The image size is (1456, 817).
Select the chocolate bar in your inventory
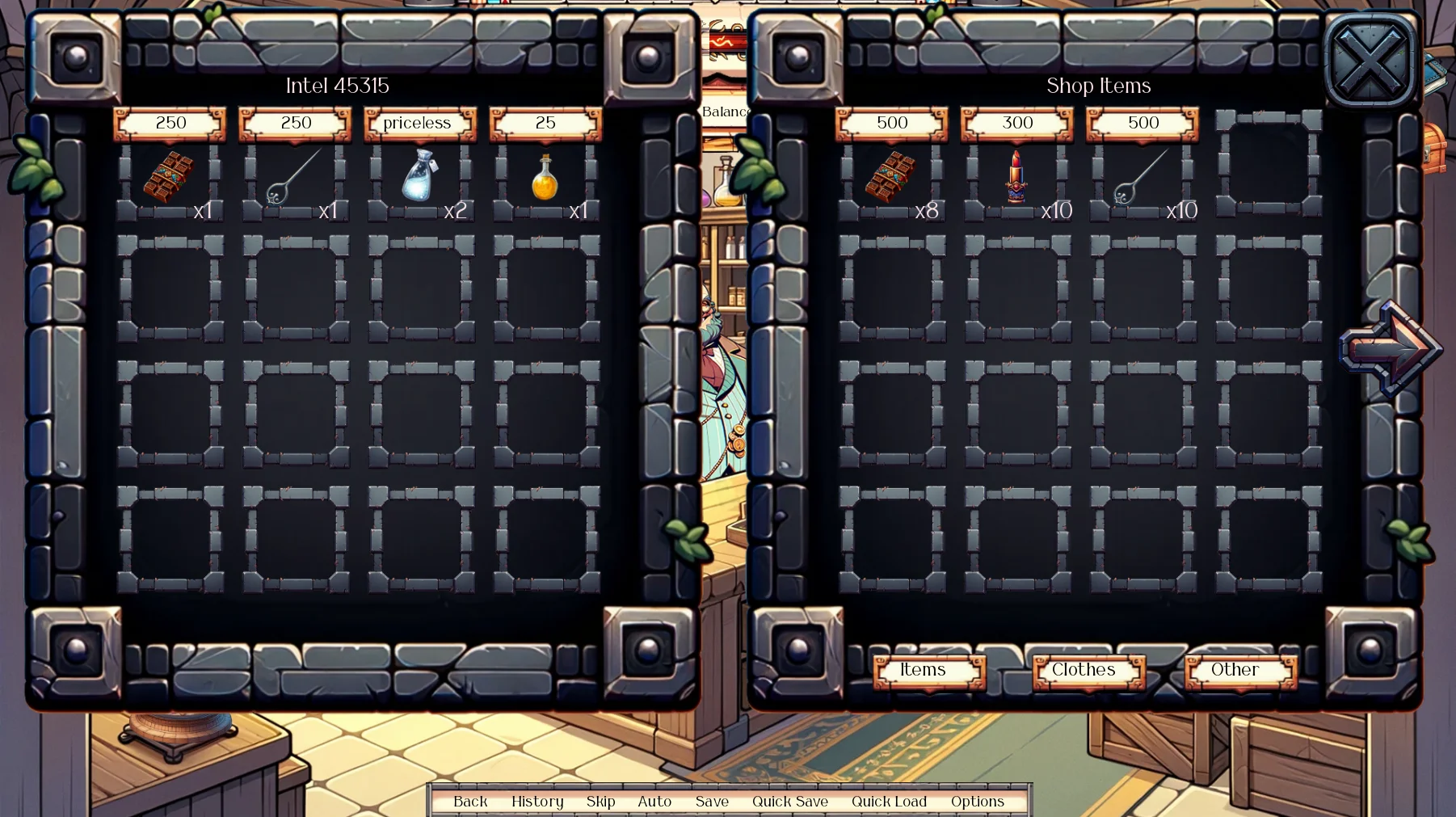[169, 177]
